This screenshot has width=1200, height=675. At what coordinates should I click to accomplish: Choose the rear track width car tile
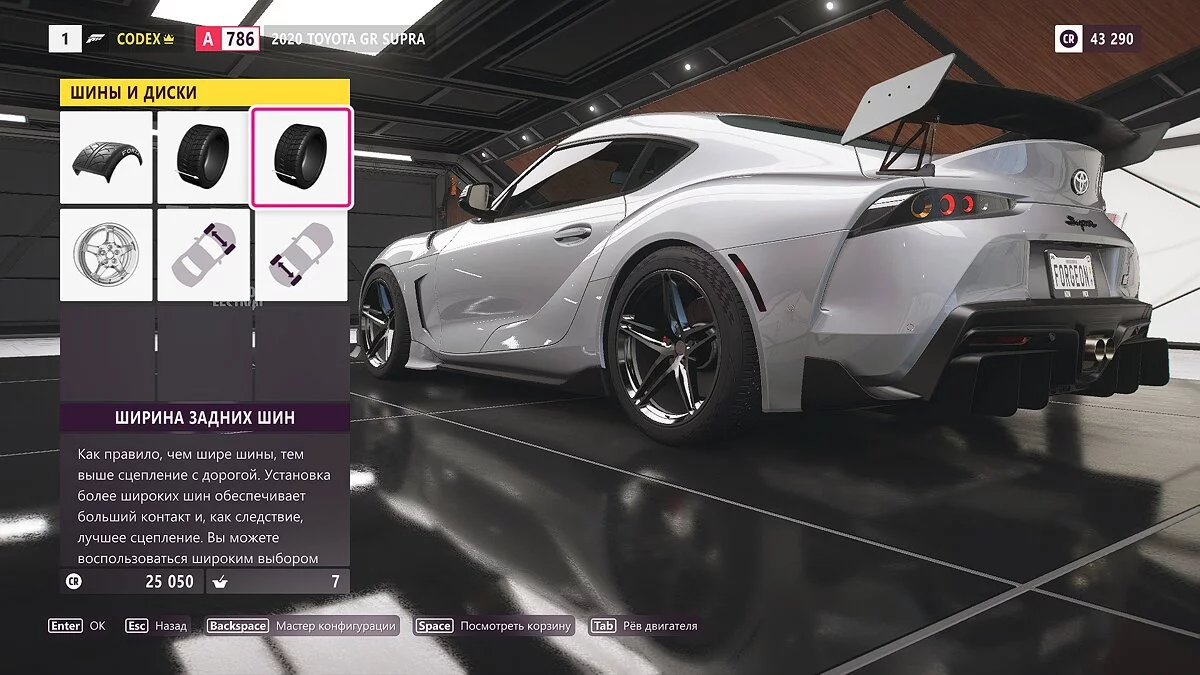[x=301, y=255]
